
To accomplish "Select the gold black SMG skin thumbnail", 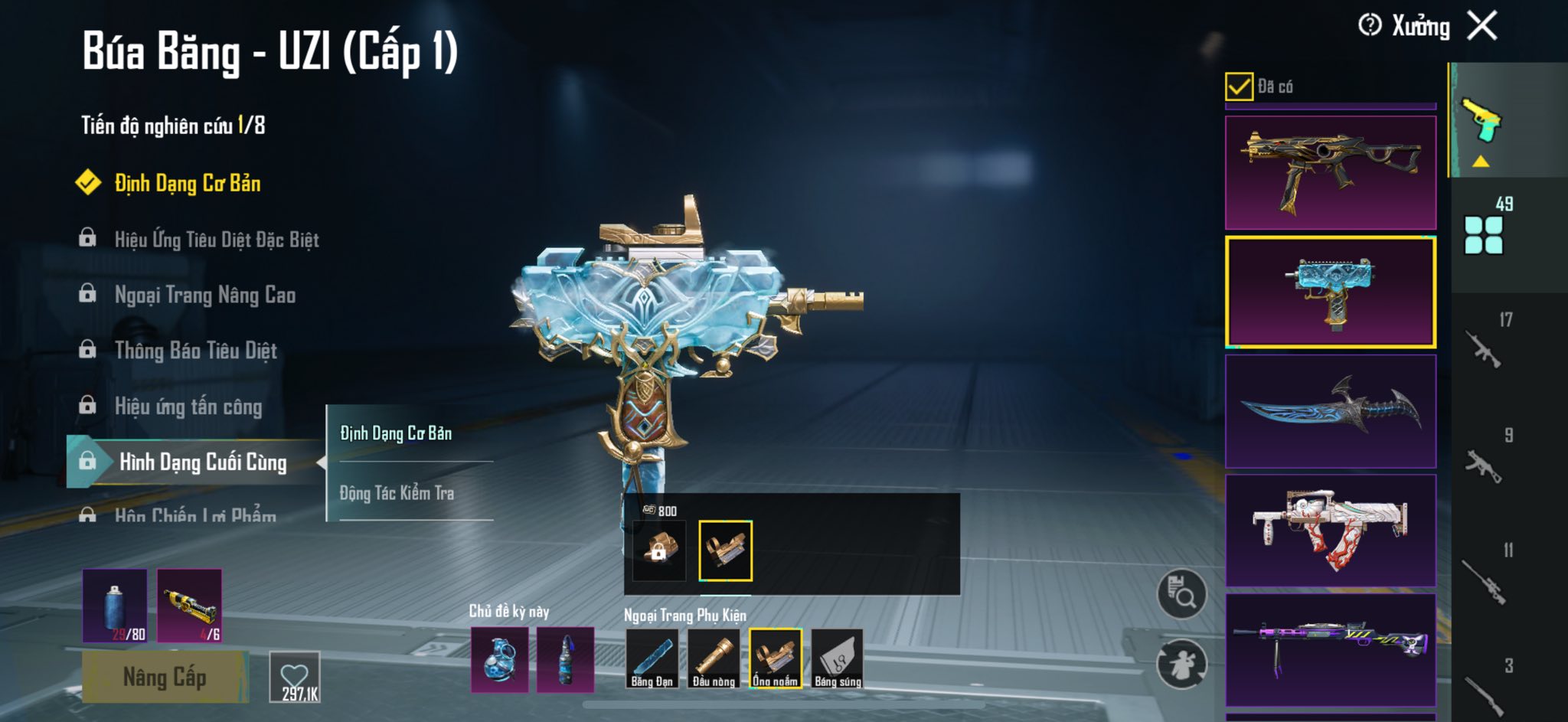I will pyautogui.click(x=1330, y=172).
